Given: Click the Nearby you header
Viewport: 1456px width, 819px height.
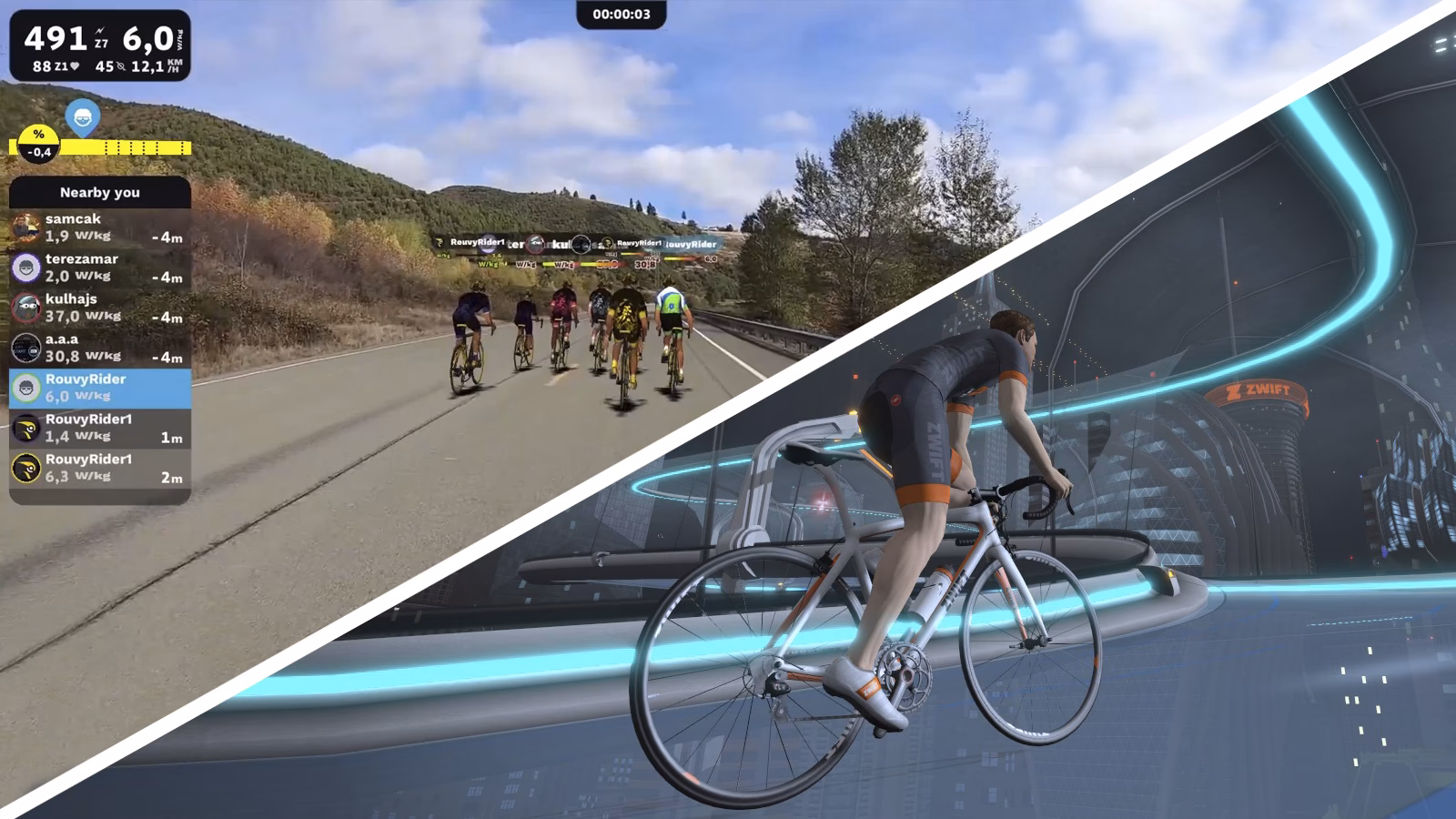Looking at the screenshot, I should [100, 193].
